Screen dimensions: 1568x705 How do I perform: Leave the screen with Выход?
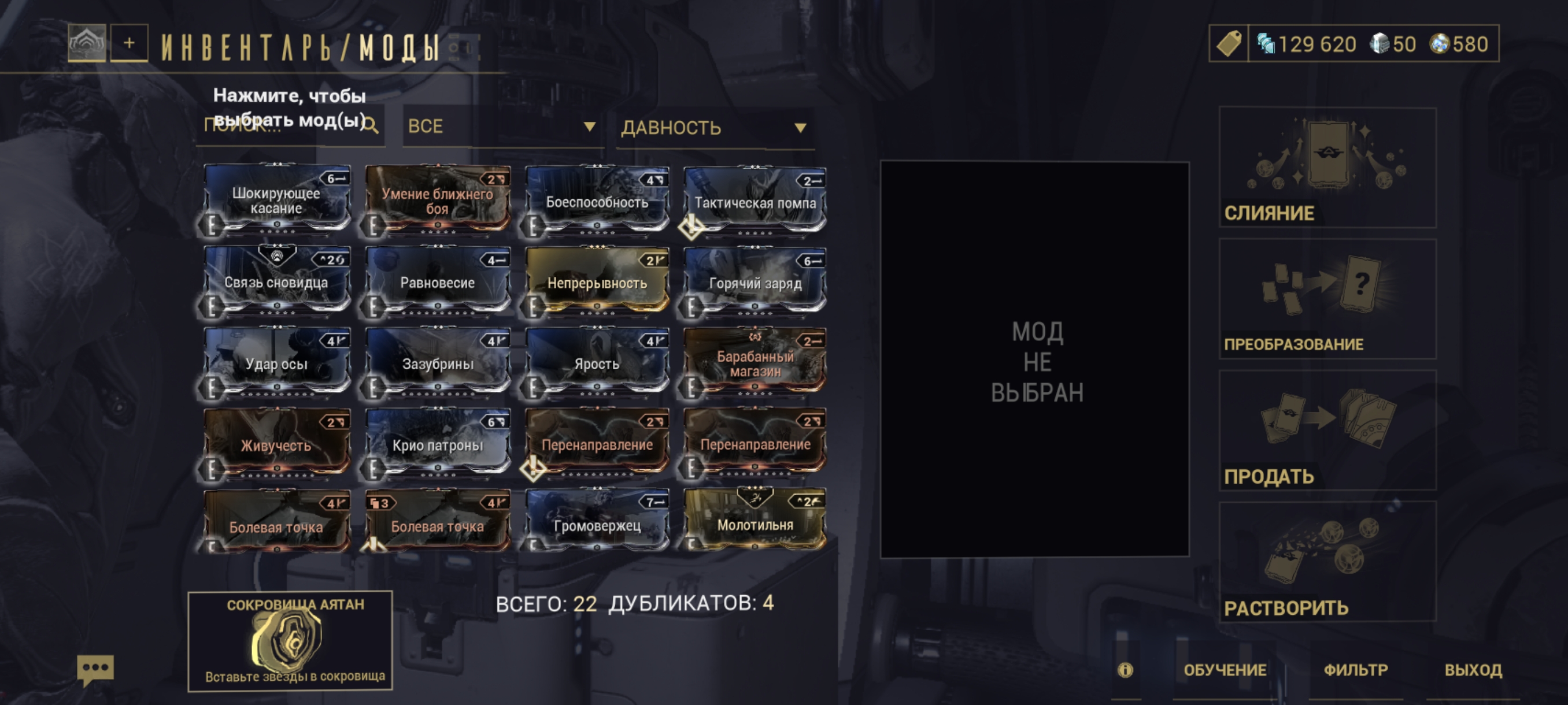click(x=1473, y=670)
